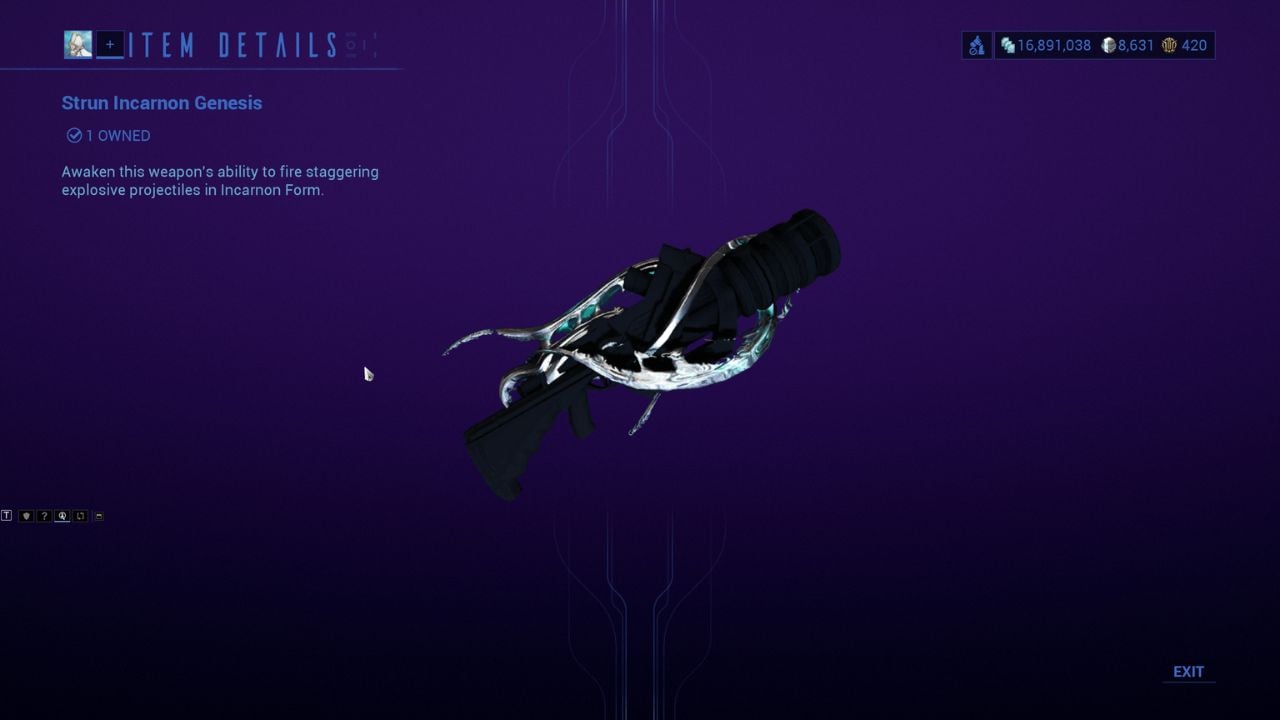Image resolution: width=1280 pixels, height=720 pixels.
Task: Click the Regal Aya currency icon
Action: tap(1168, 45)
